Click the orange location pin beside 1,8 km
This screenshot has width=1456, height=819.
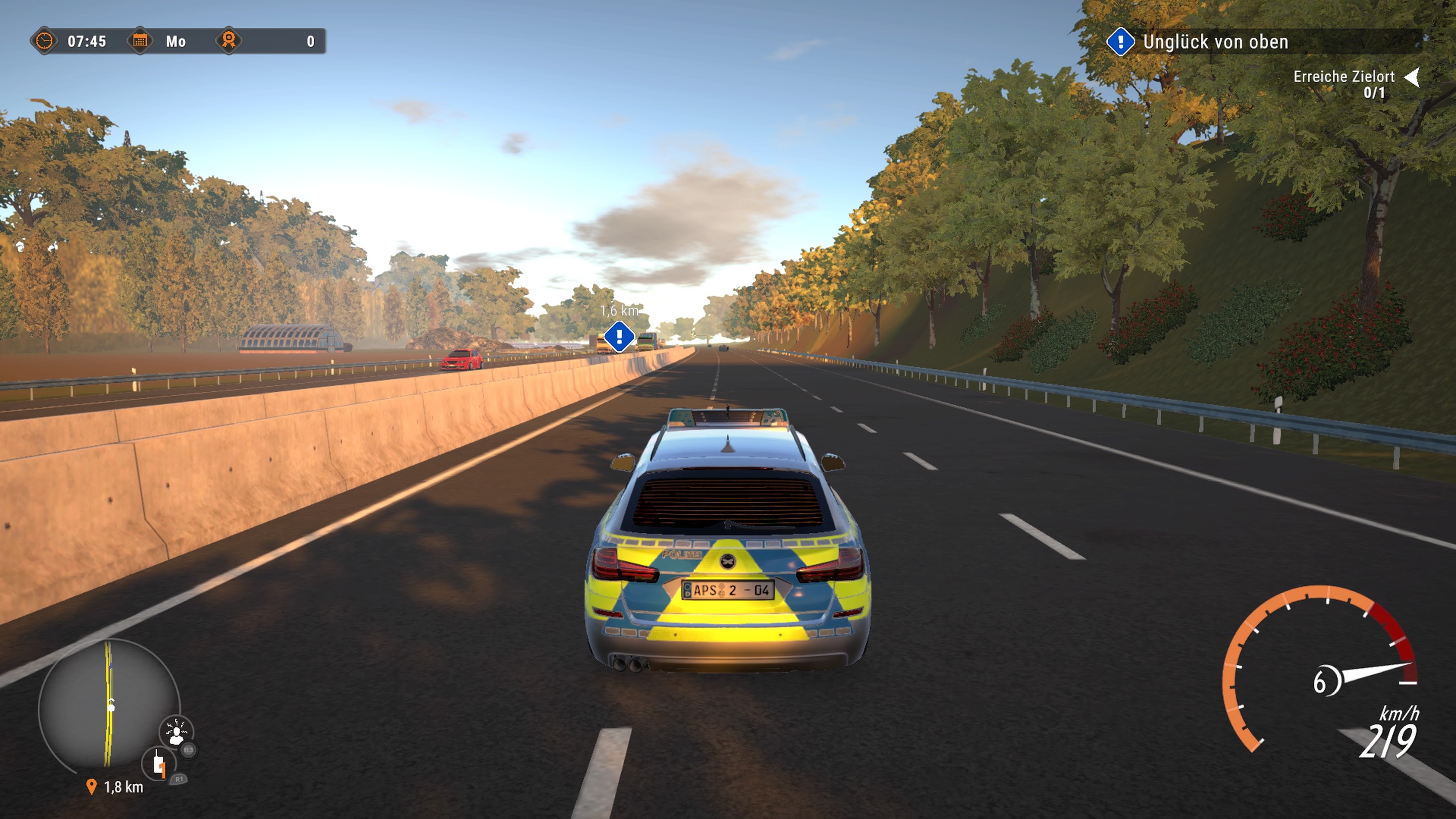pyautogui.click(x=91, y=786)
